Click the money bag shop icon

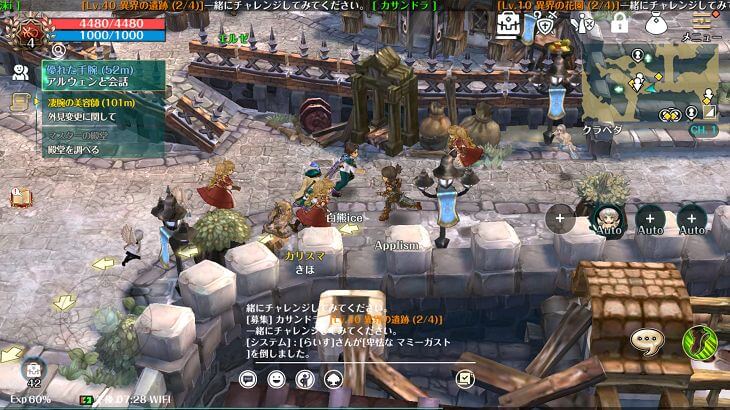tap(656, 24)
